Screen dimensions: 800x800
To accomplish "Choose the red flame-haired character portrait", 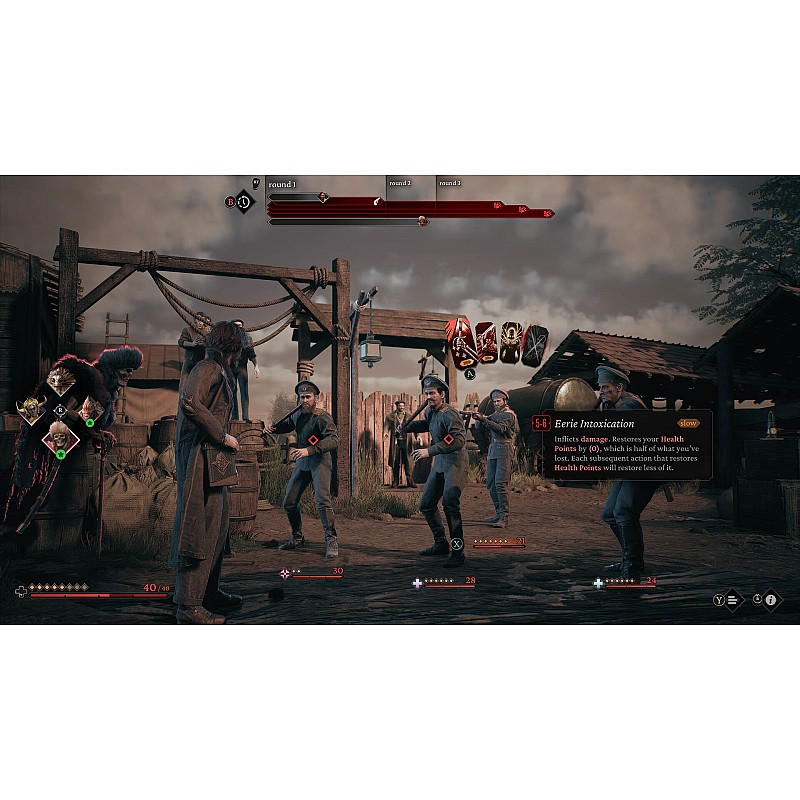I will tap(90, 408).
